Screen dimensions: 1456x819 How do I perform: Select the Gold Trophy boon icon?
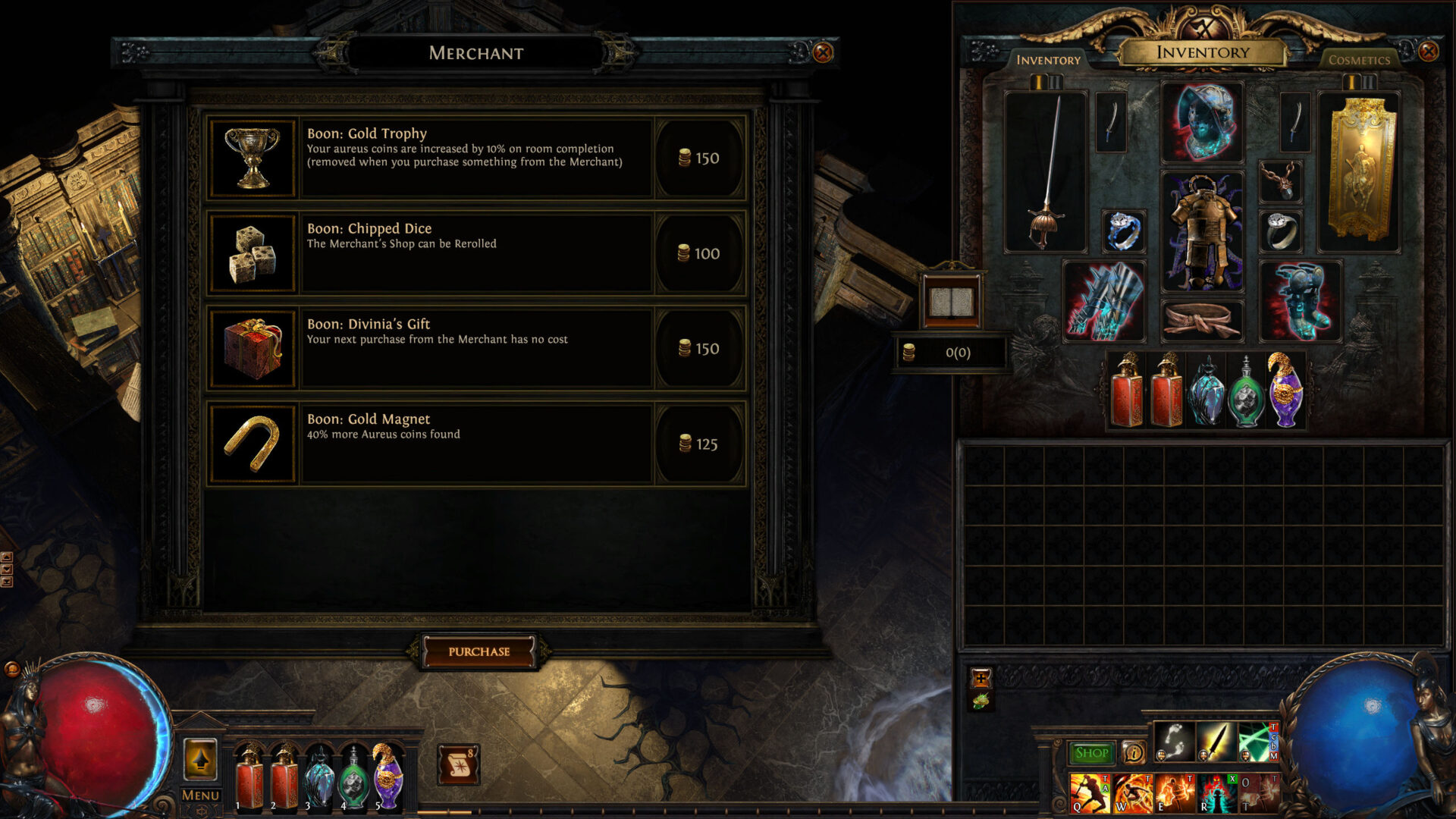pyautogui.click(x=253, y=156)
